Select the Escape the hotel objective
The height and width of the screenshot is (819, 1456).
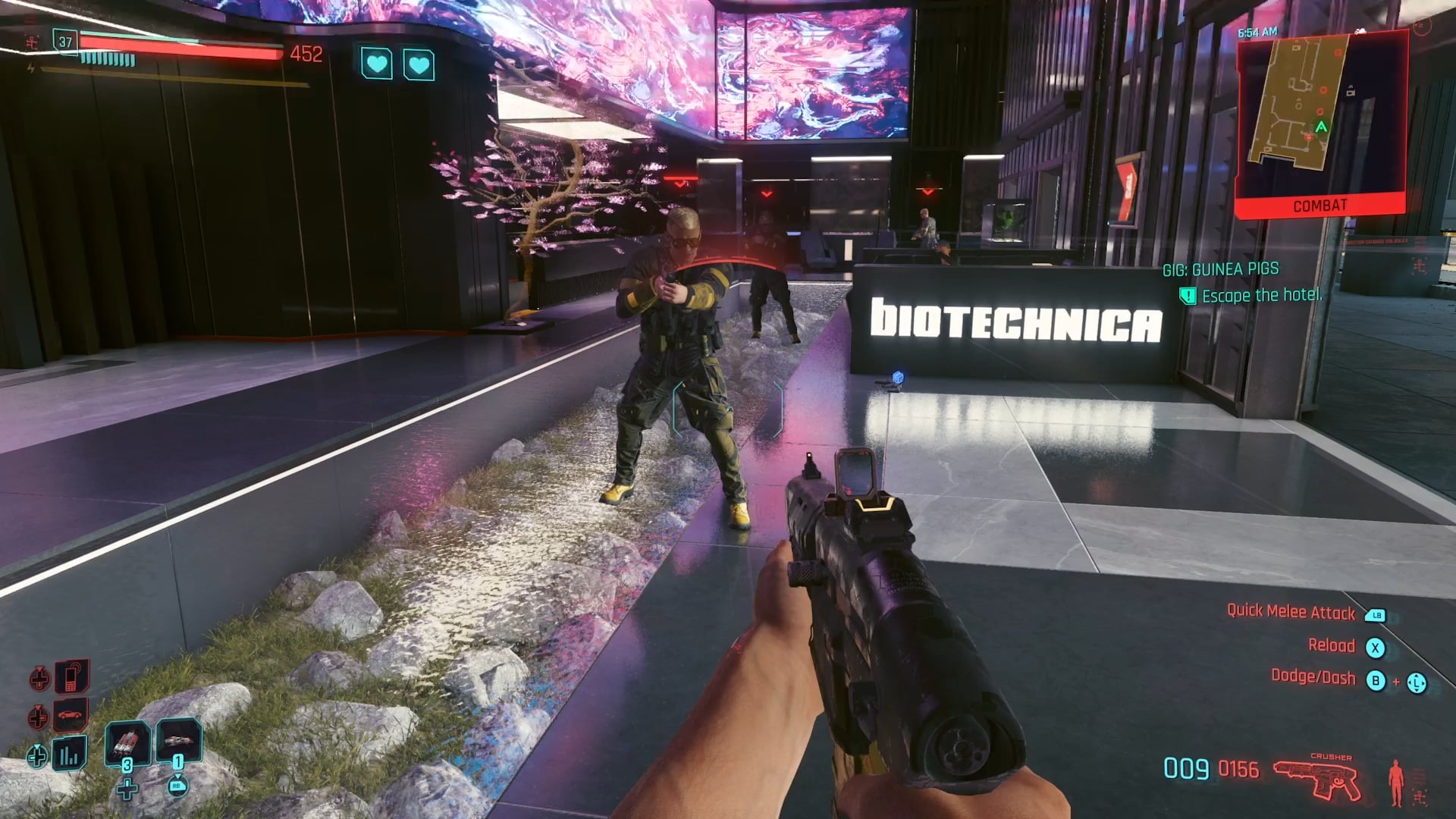click(1261, 296)
